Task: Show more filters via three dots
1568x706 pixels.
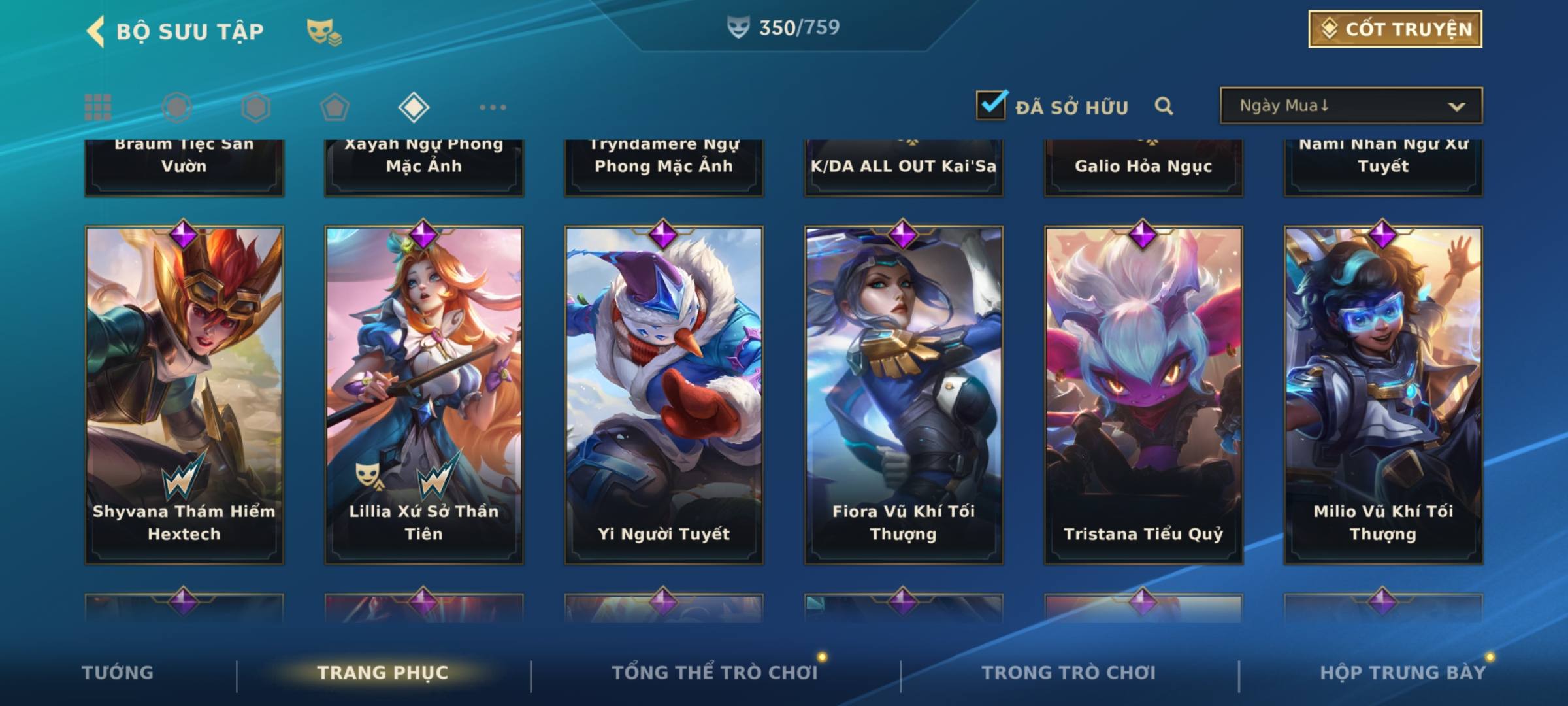Action: pyautogui.click(x=493, y=107)
